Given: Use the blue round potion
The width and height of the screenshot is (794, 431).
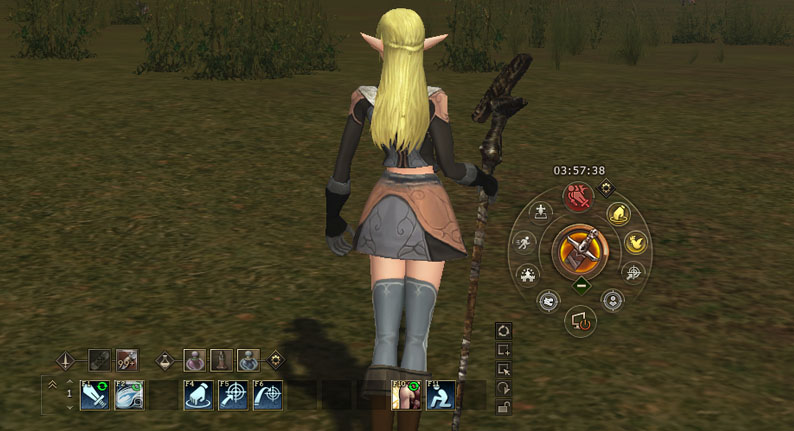Looking at the screenshot, I should coord(248,359).
